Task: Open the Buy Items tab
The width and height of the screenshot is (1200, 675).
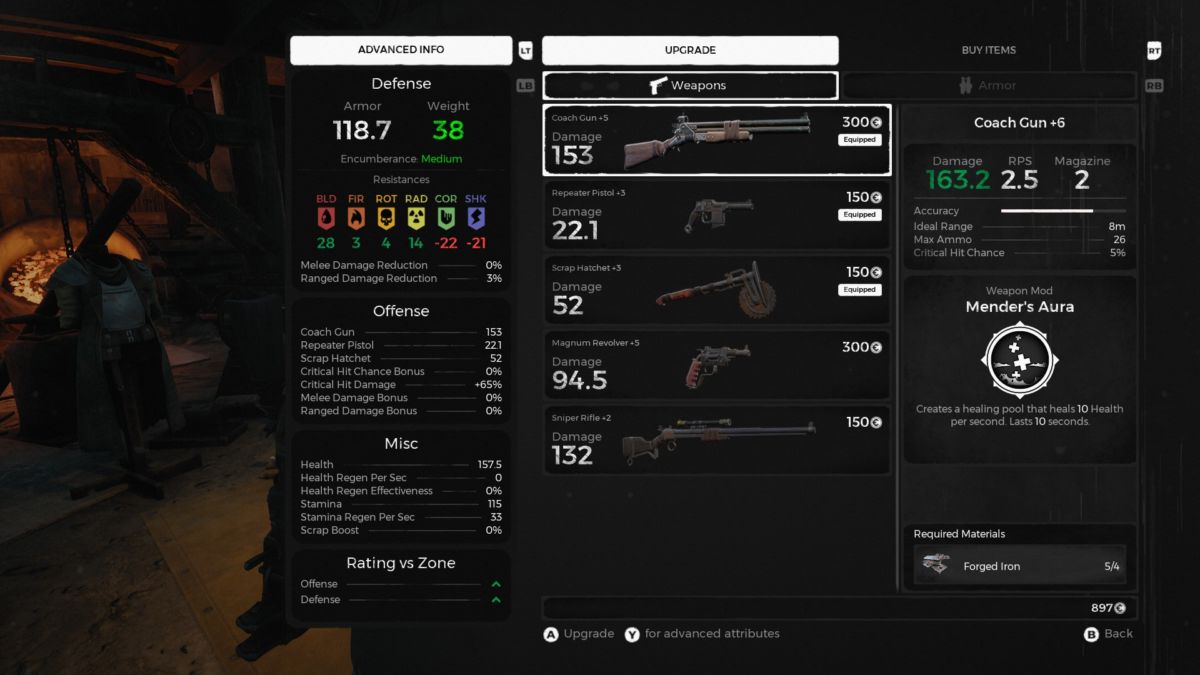Action: 987,50
